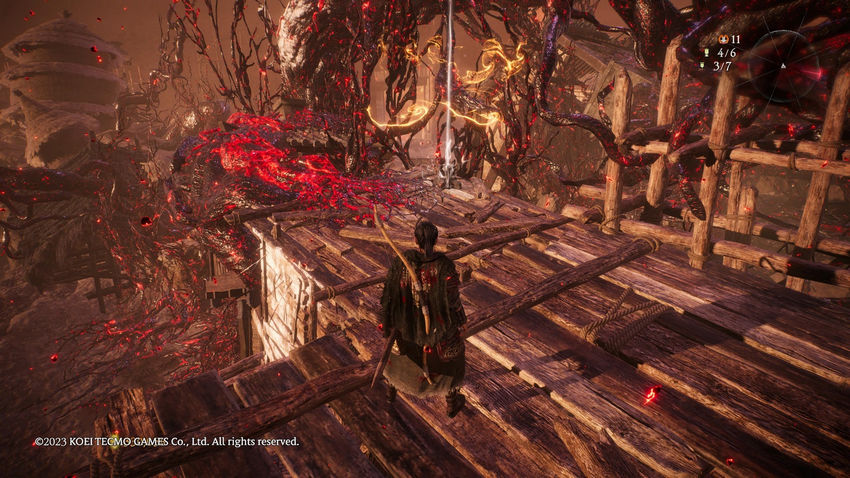Click the player arrow on the radar
This screenshot has height=478, width=850.
[783, 67]
